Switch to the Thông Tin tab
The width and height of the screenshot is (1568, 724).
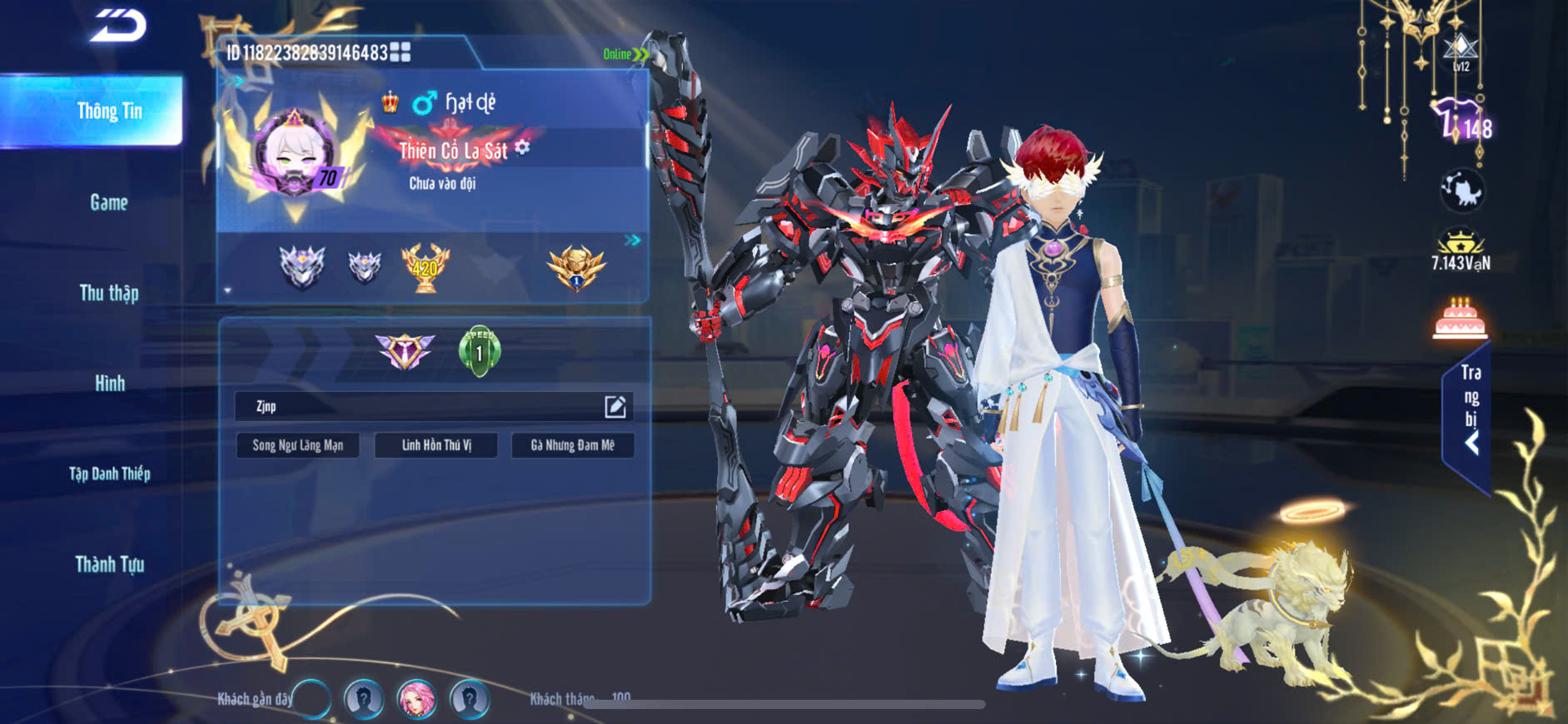(x=109, y=112)
